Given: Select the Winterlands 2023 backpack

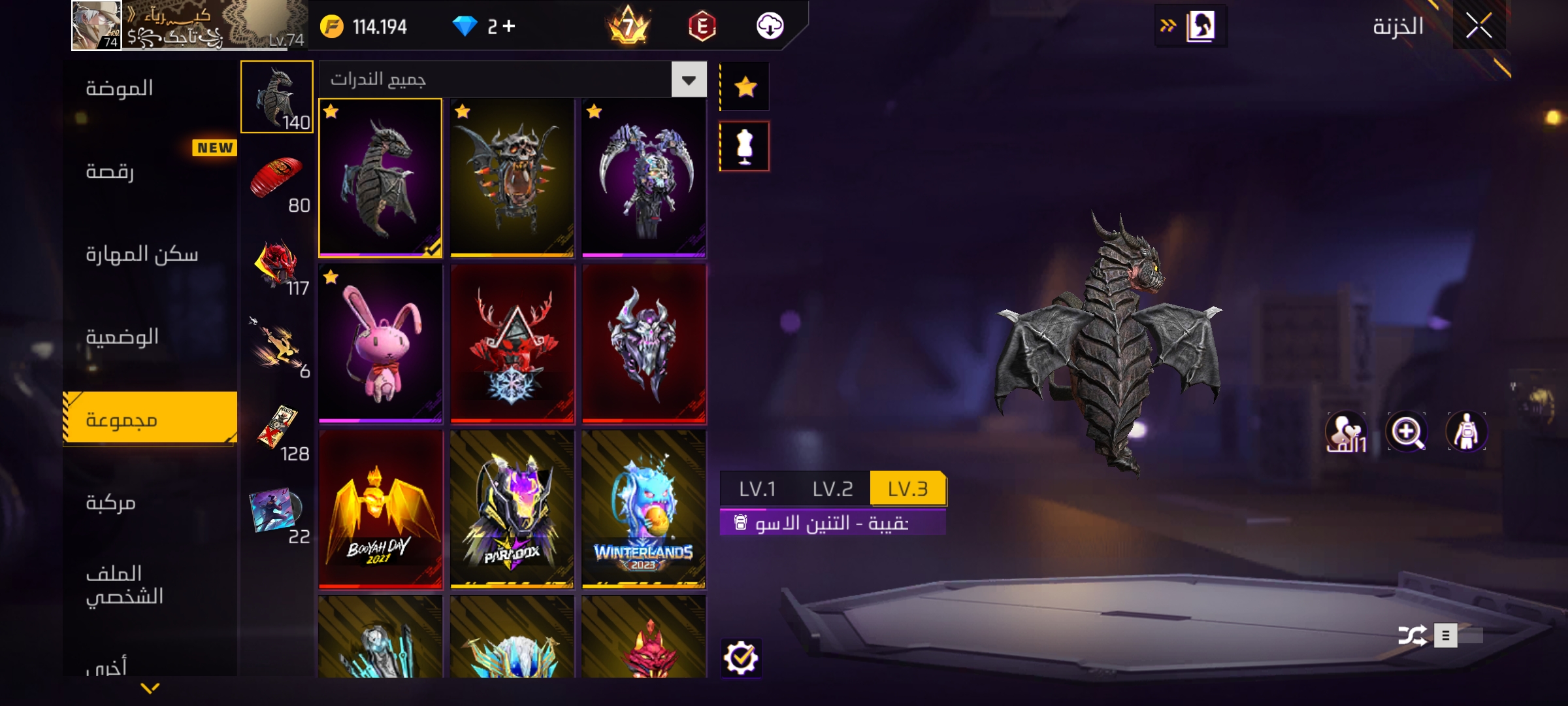Looking at the screenshot, I should pyautogui.click(x=644, y=509).
